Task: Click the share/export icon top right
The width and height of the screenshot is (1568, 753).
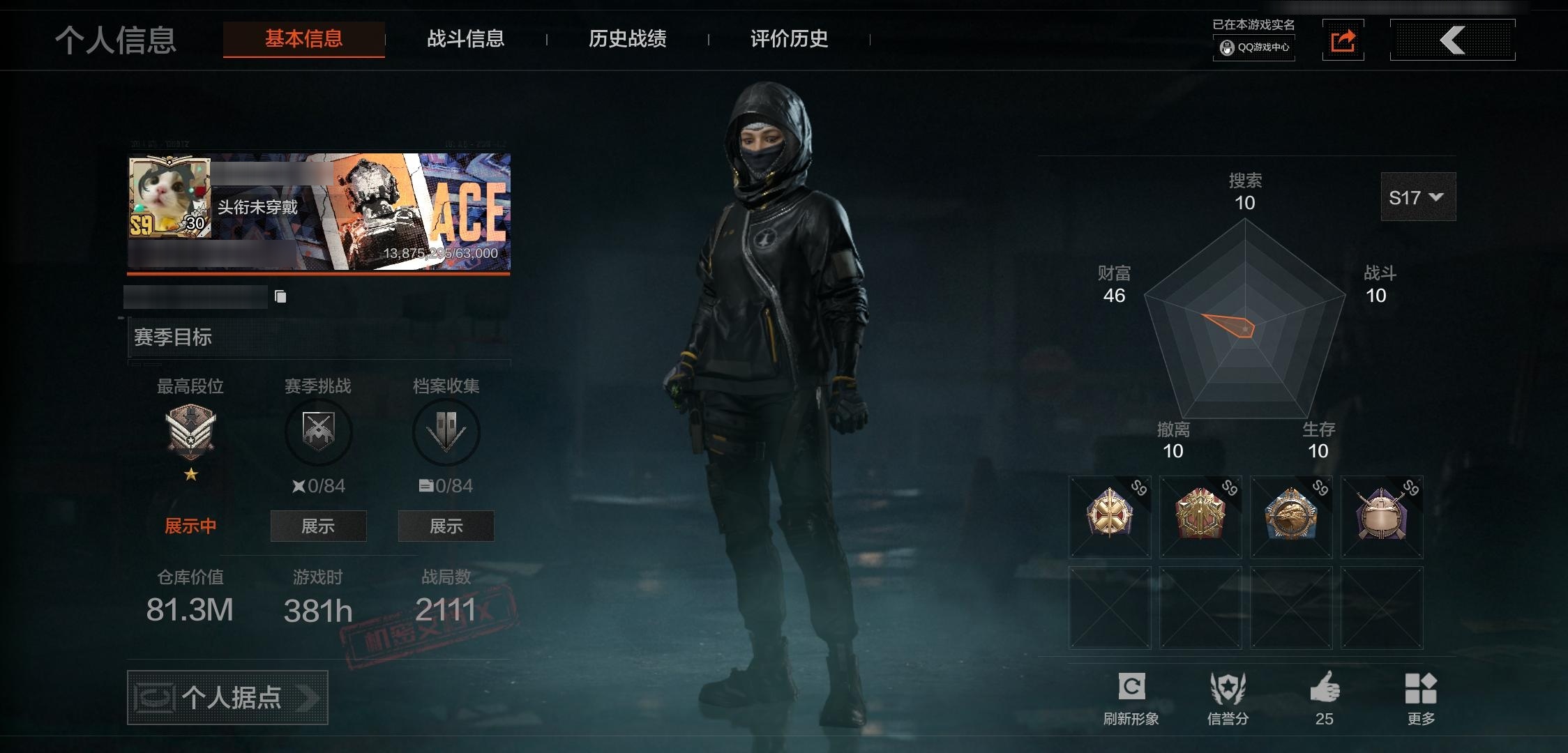Action: click(1343, 40)
